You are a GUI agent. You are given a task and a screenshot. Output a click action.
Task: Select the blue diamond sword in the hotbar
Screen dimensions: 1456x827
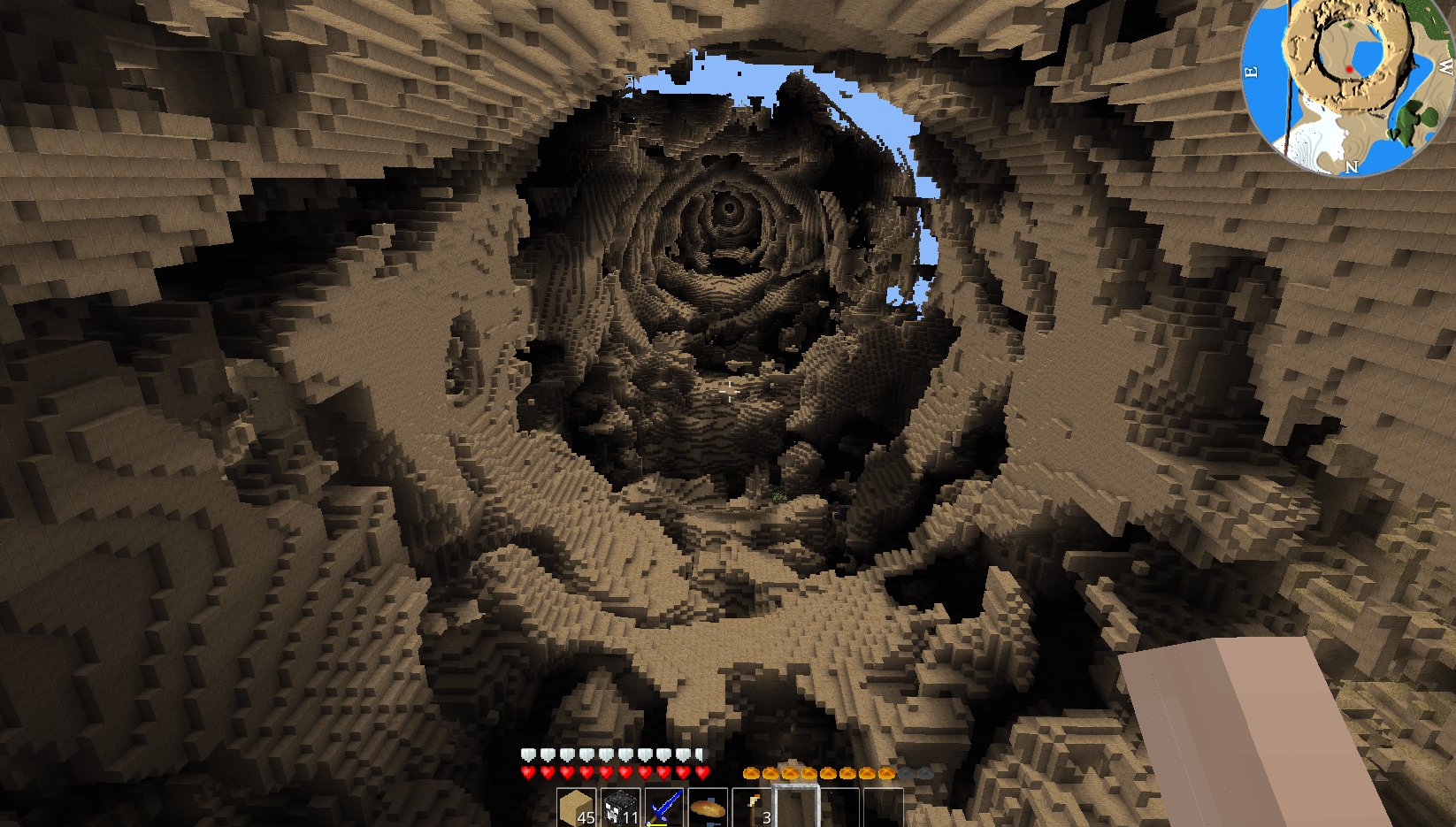point(664,807)
